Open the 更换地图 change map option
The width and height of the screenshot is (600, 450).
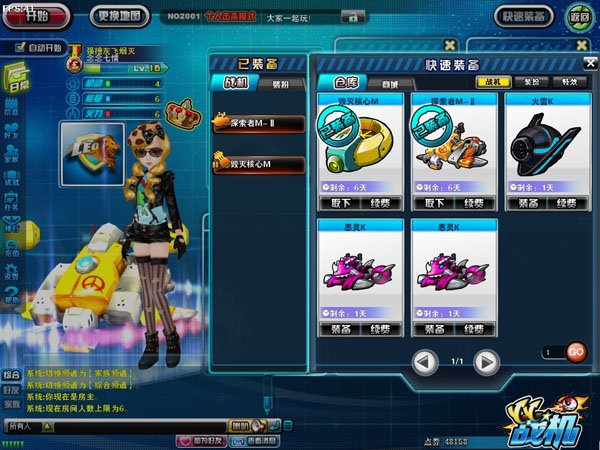120,16
